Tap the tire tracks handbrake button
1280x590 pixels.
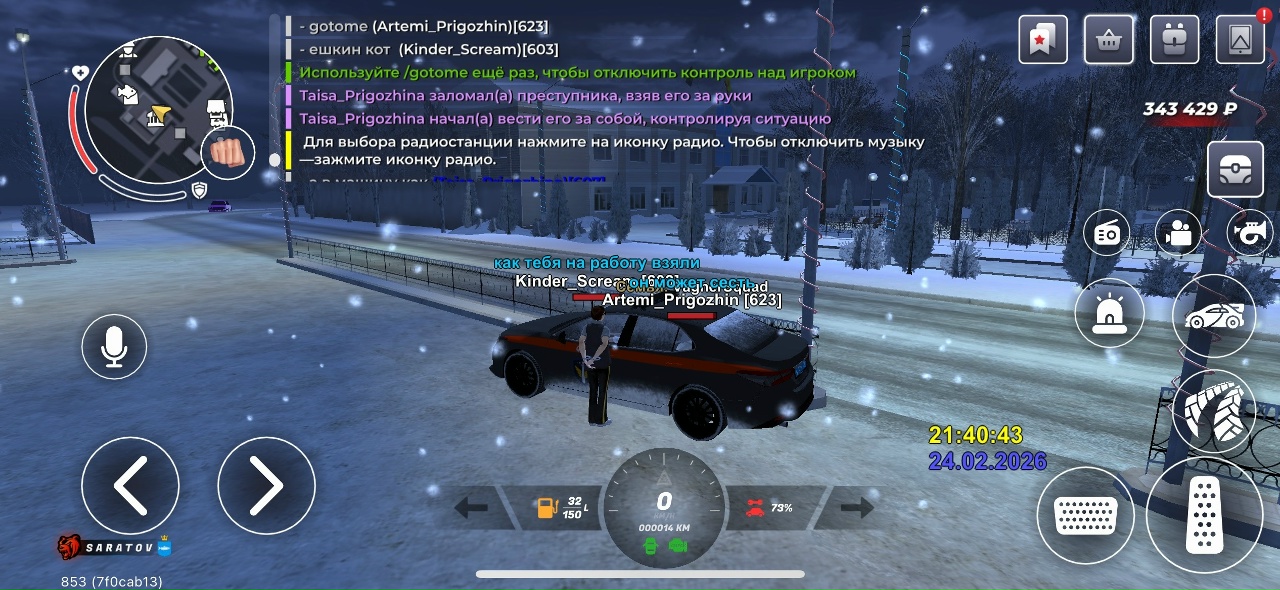pos(1213,411)
